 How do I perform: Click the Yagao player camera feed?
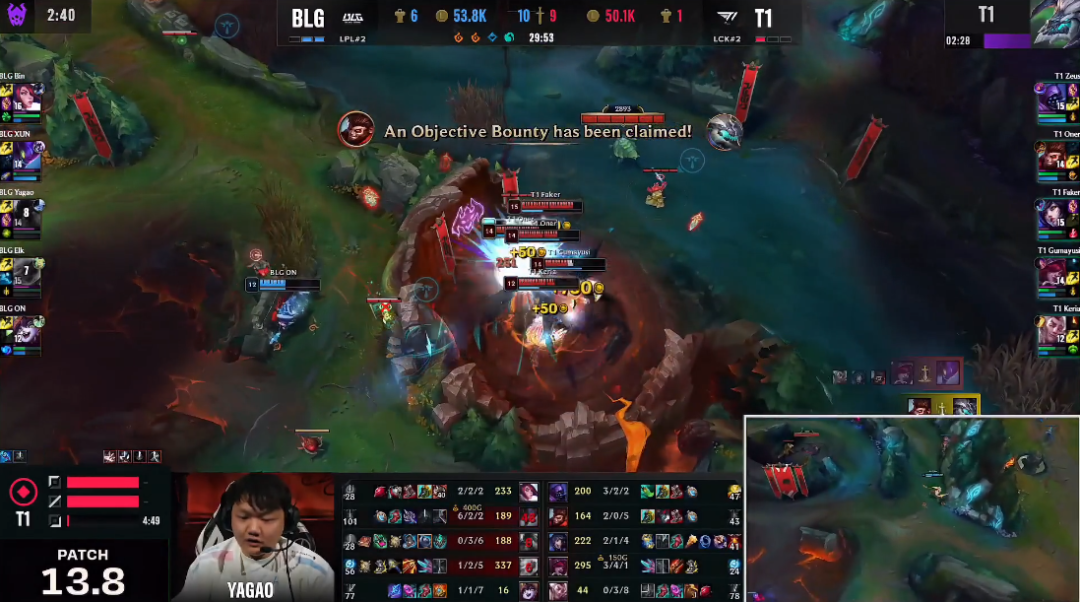point(253,537)
